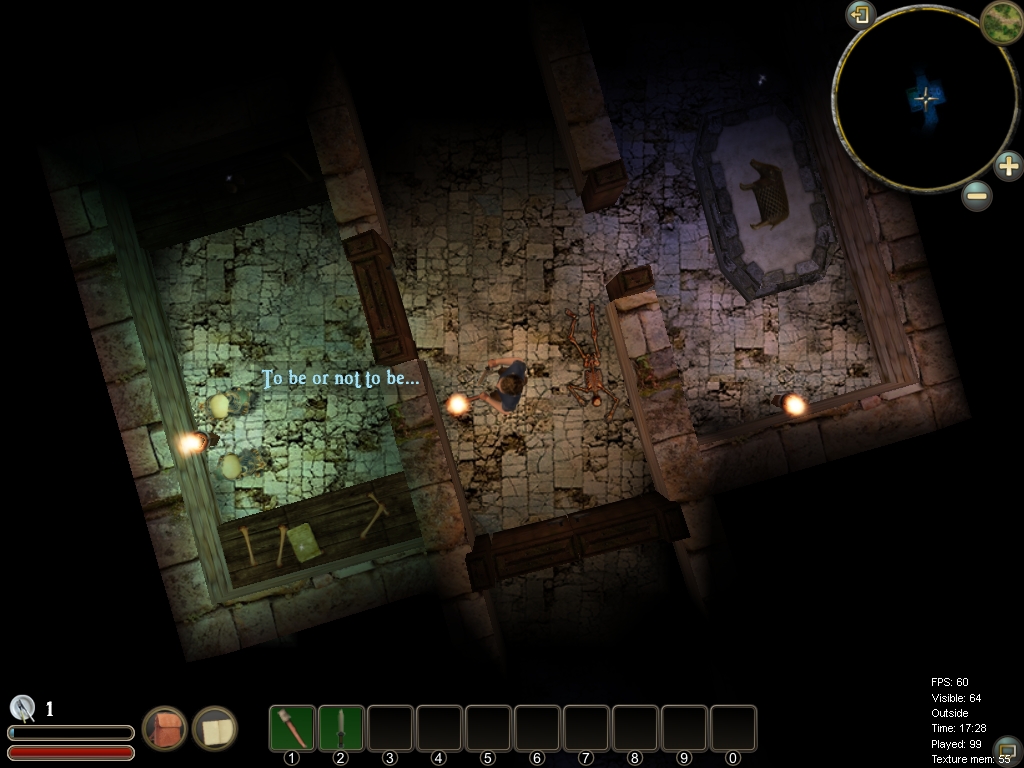Select the dagger in hotbar slot 2
Screen dimensions: 1024x768
click(x=341, y=728)
